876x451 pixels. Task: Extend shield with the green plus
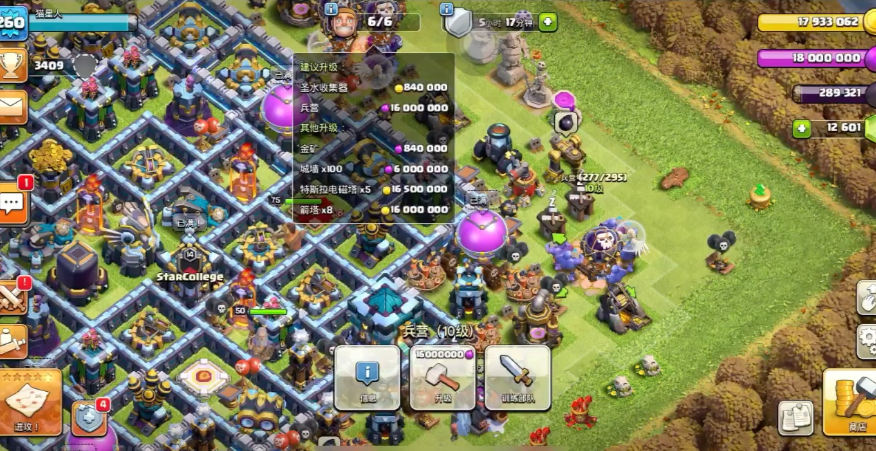point(548,21)
